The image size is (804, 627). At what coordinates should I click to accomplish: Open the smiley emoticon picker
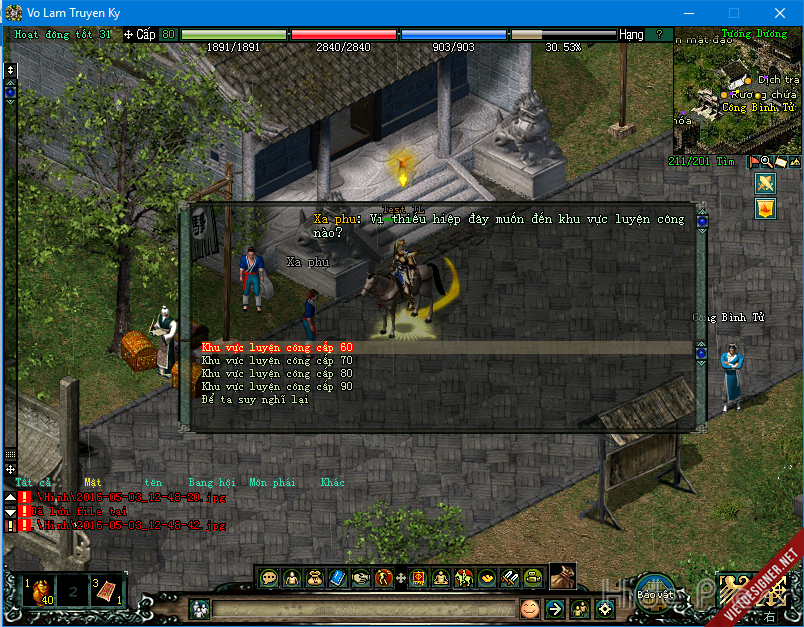(529, 608)
